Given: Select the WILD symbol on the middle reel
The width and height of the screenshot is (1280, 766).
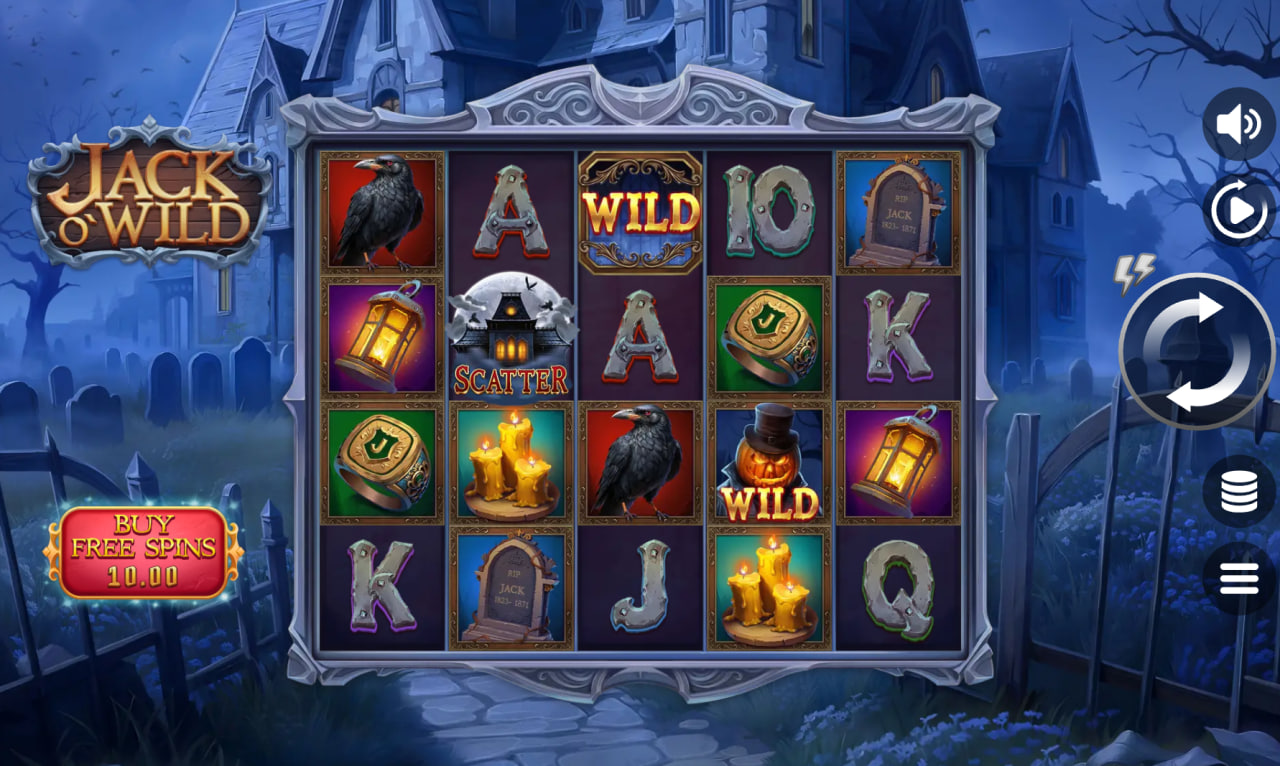Looking at the screenshot, I should [640, 210].
